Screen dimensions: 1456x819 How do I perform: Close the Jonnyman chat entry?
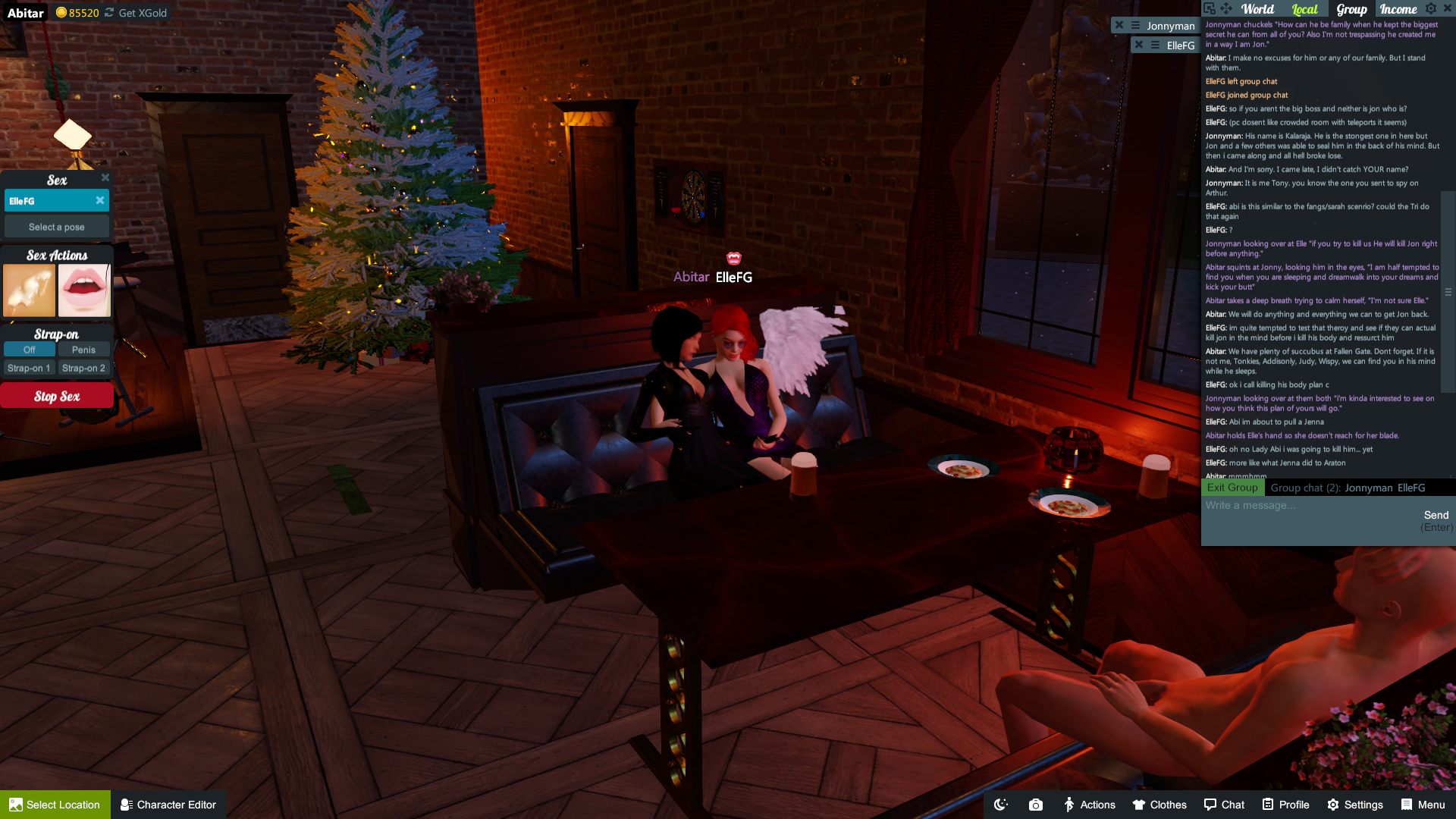click(x=1119, y=25)
